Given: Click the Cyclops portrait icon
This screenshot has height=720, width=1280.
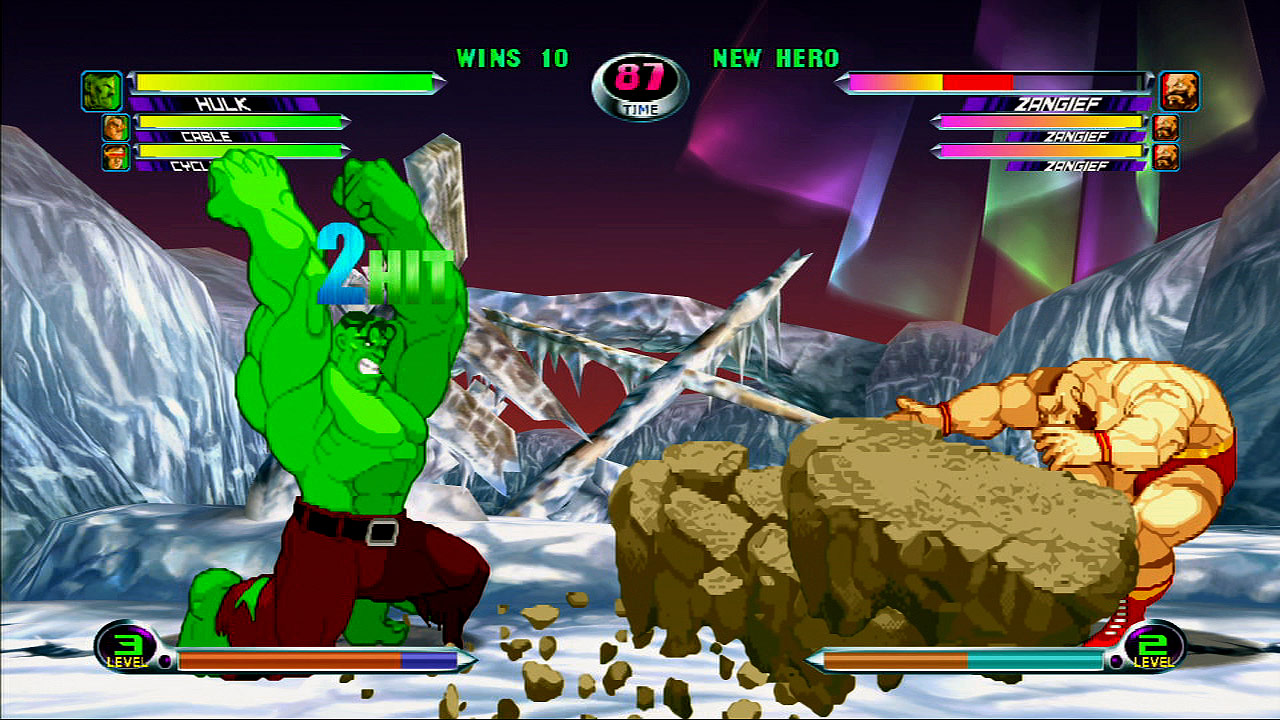Looking at the screenshot, I should 118,155.
